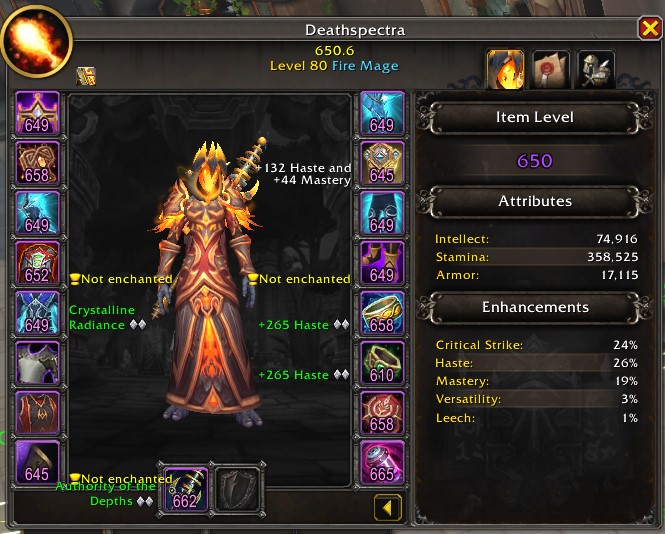Click the necklace slot item level 658

(37, 162)
